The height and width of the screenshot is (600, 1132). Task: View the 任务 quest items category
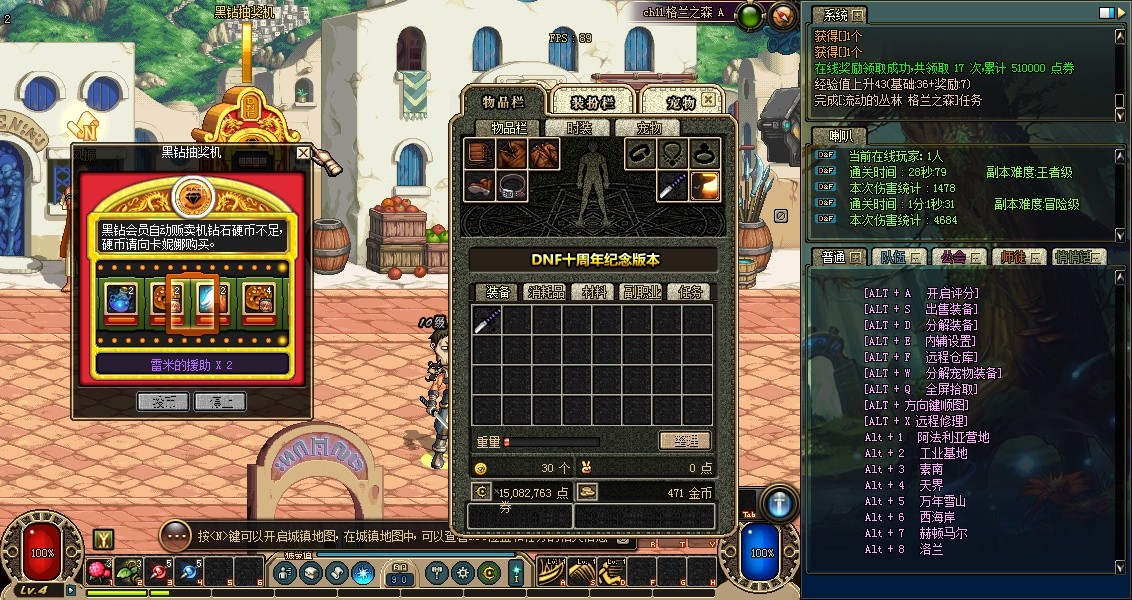tap(688, 292)
